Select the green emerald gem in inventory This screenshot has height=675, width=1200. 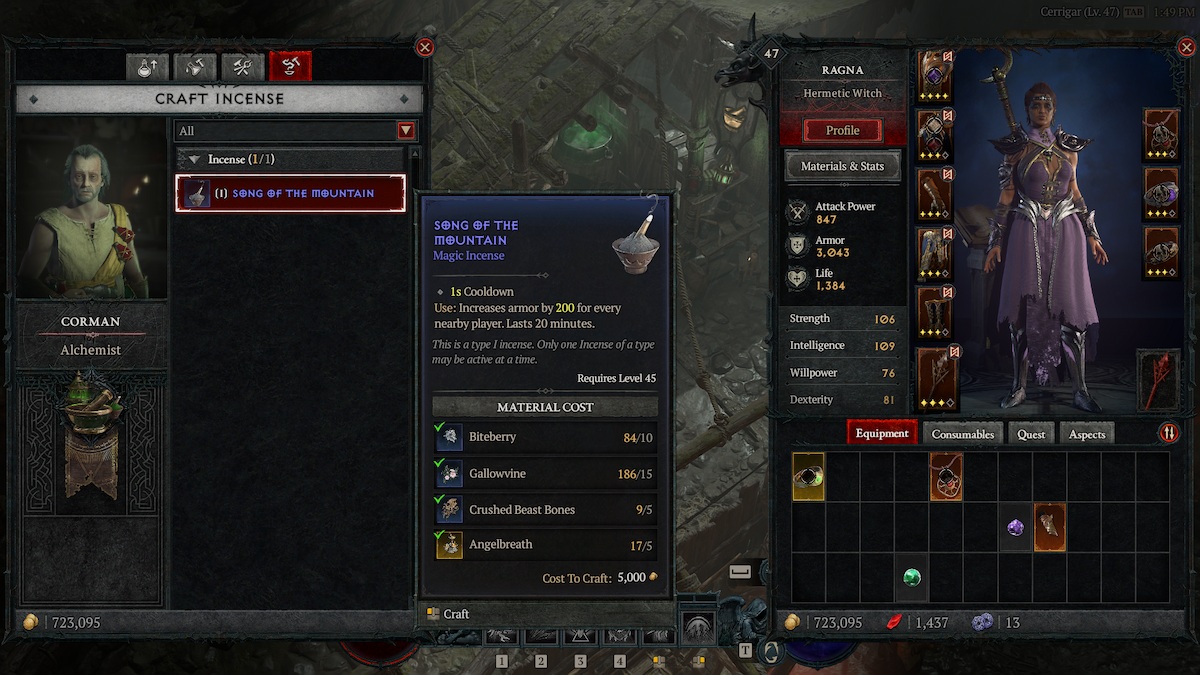point(911,577)
